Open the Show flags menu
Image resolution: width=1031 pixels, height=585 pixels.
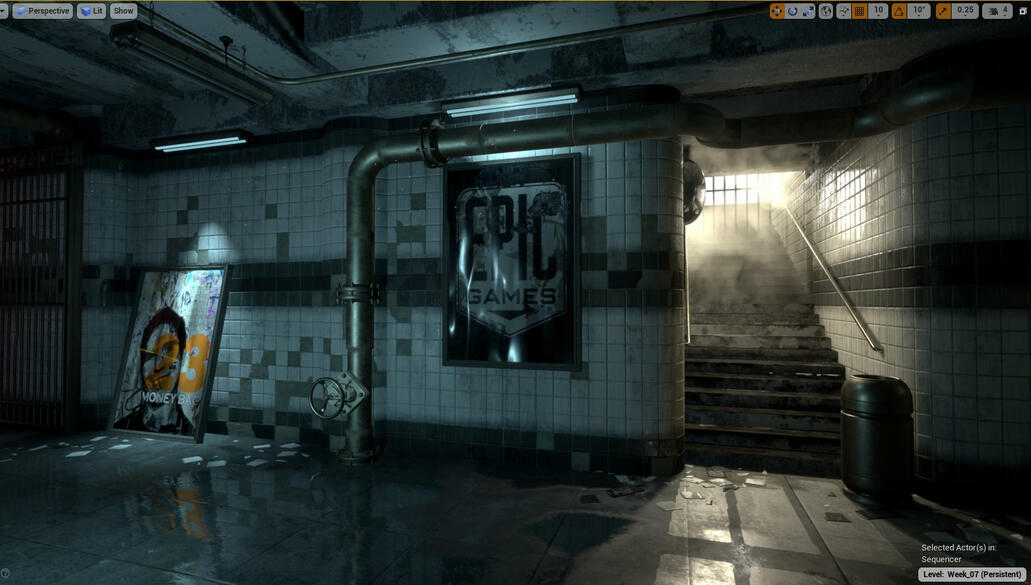click(123, 11)
